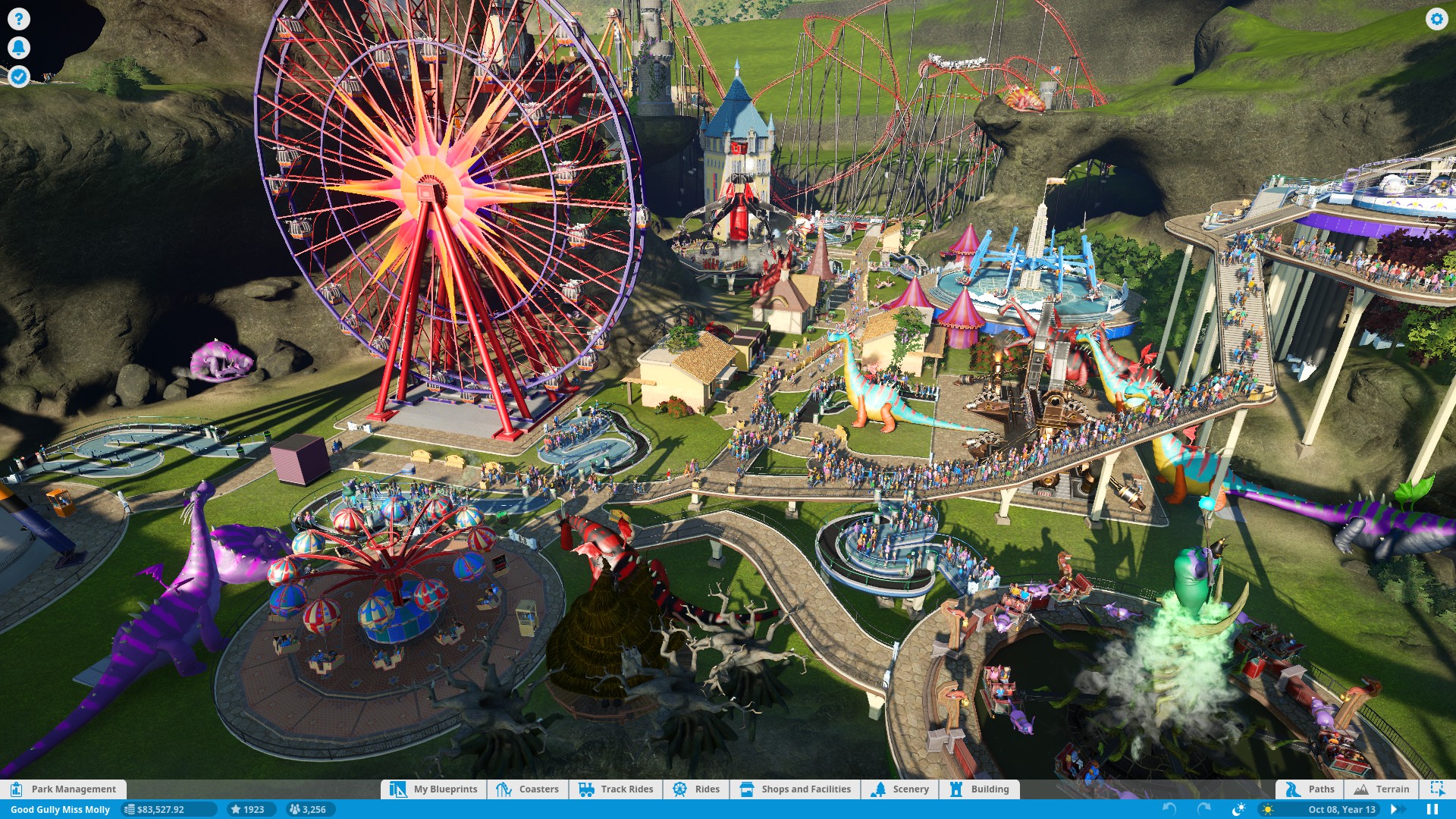The image size is (1456, 819).
Task: Open the Building castle icon menu
Action: pos(981,789)
